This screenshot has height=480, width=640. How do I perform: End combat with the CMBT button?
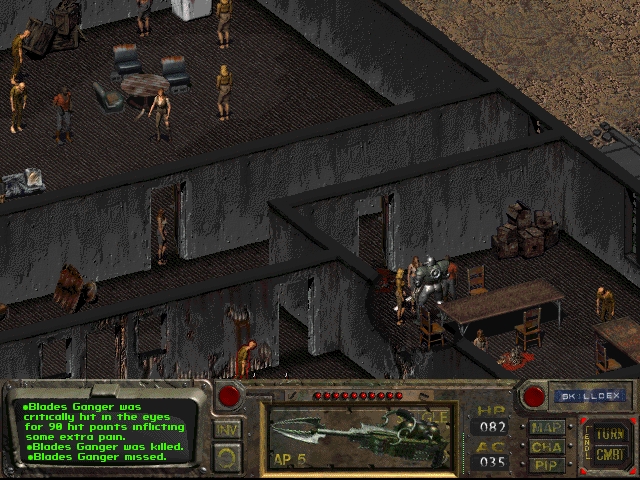(x=610, y=455)
